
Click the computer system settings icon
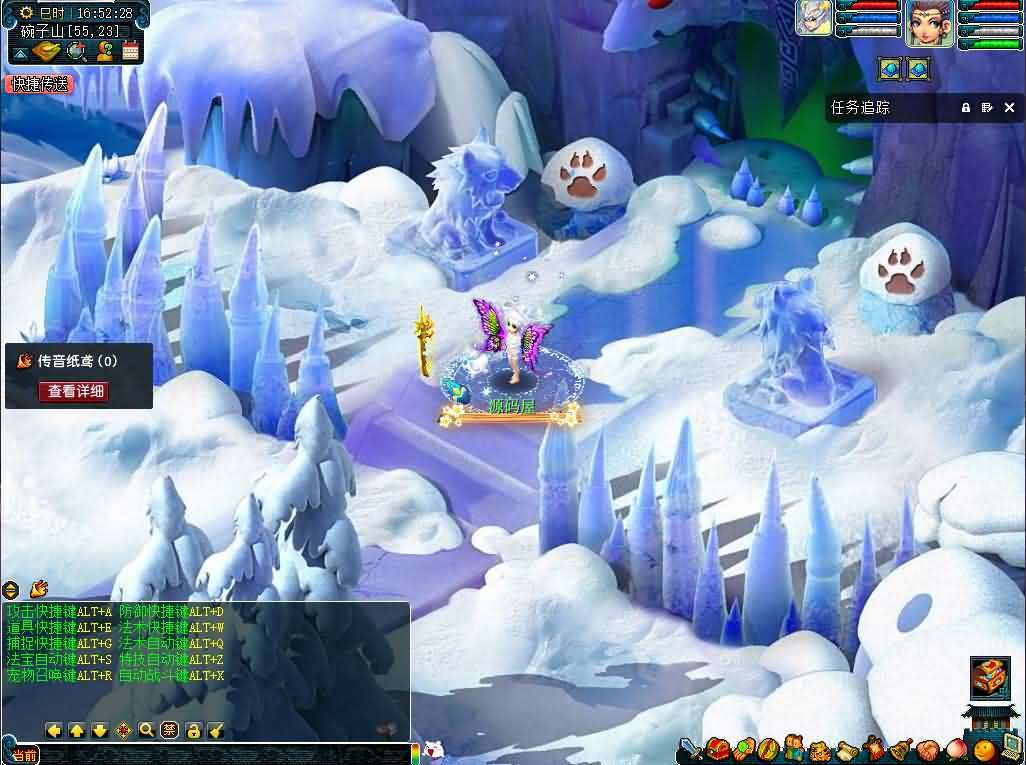click(1011, 747)
